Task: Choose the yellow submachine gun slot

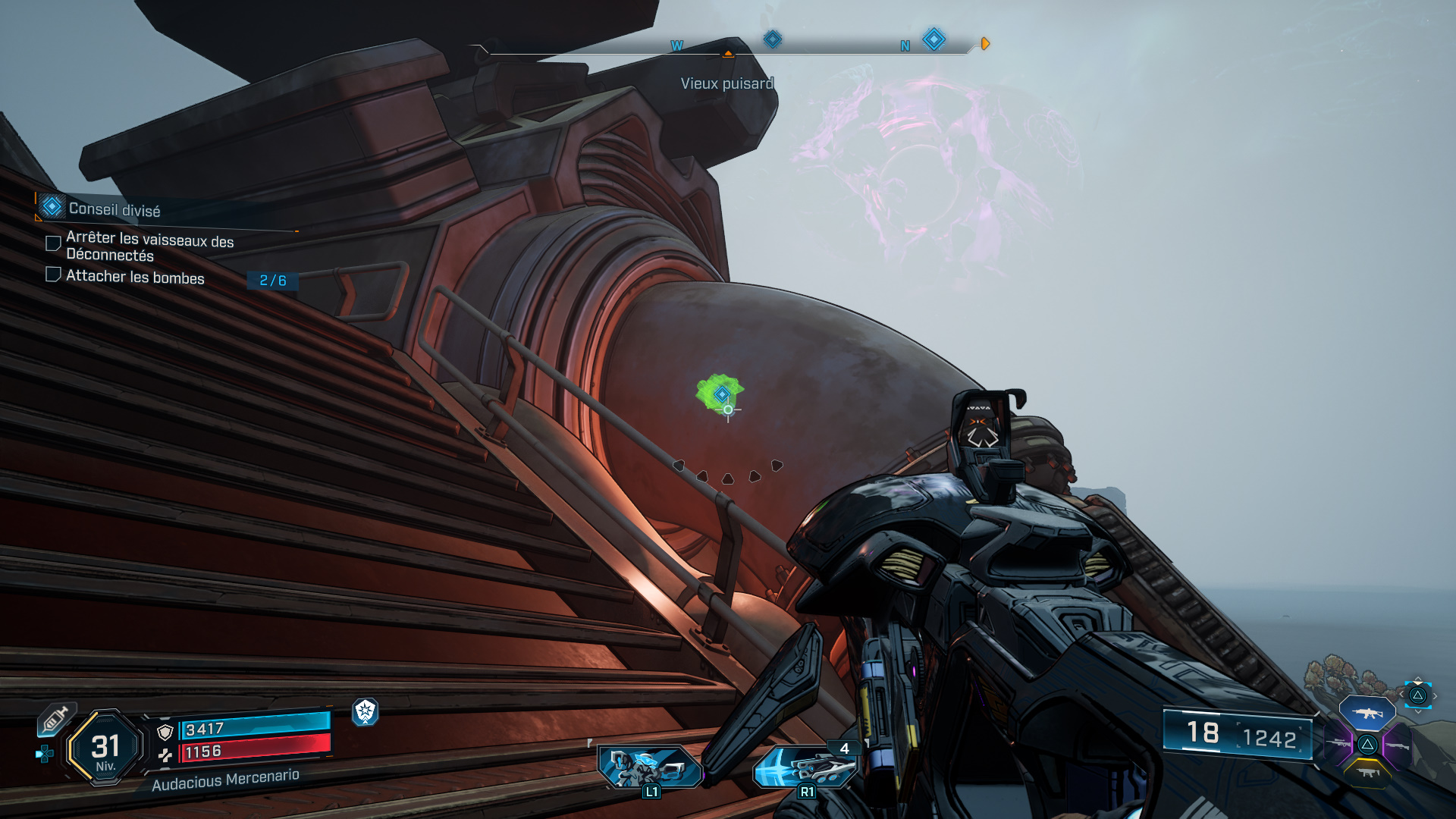Action: tap(1367, 773)
